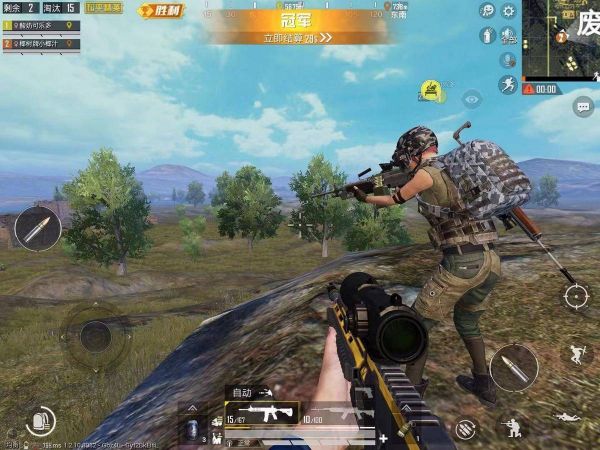Viewport: 600px width, 450px height.
Task: Reload the weapon with the bullets icon
Action: pos(465,429)
